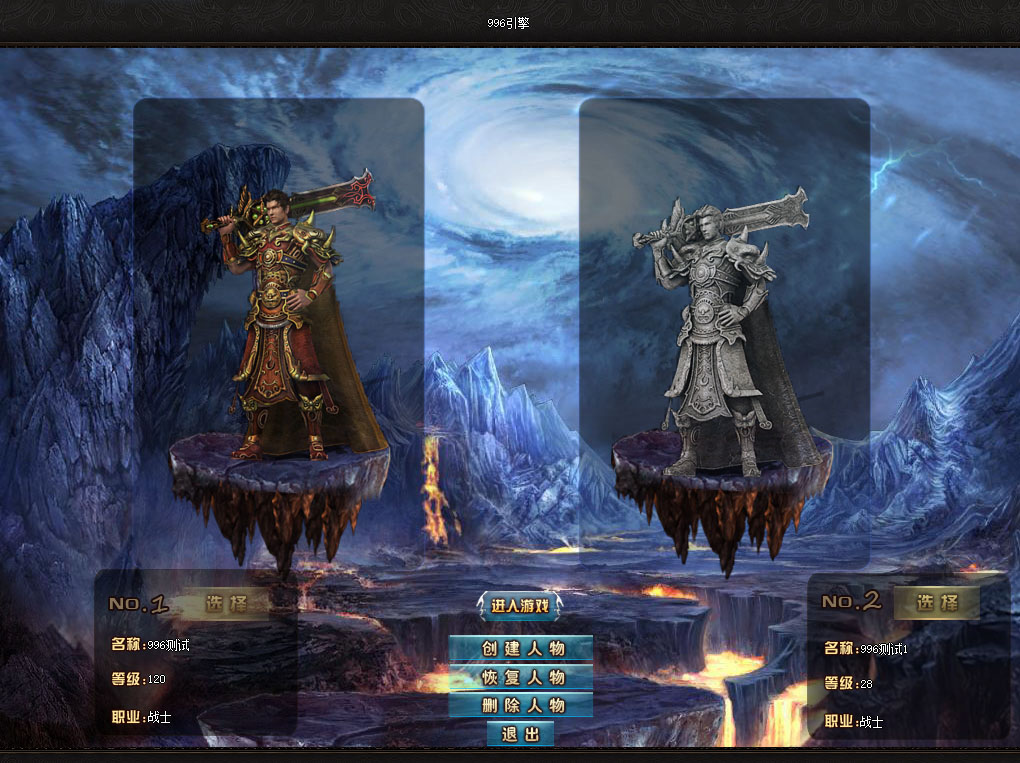
Task: Click the NO.1 选择 select button
Action: point(225,603)
